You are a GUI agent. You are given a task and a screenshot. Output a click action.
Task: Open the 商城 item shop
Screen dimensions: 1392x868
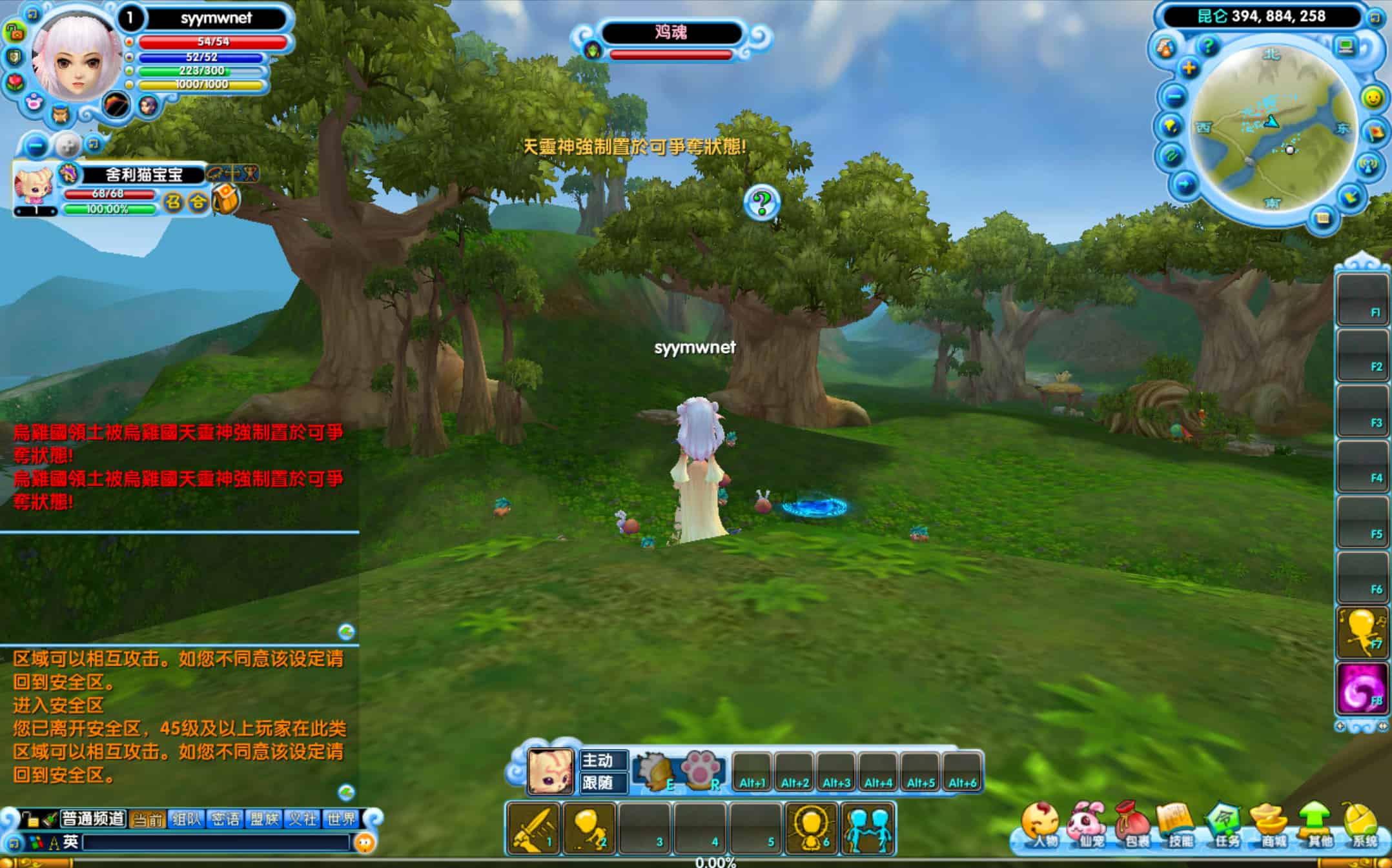point(1271,825)
